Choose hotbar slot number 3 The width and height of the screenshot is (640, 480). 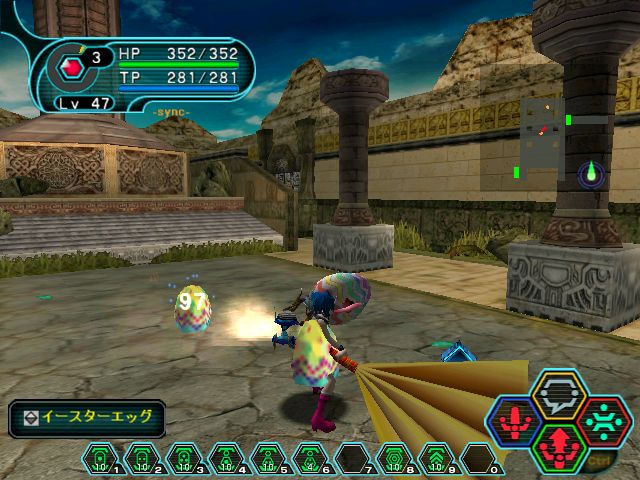[x=183, y=458]
